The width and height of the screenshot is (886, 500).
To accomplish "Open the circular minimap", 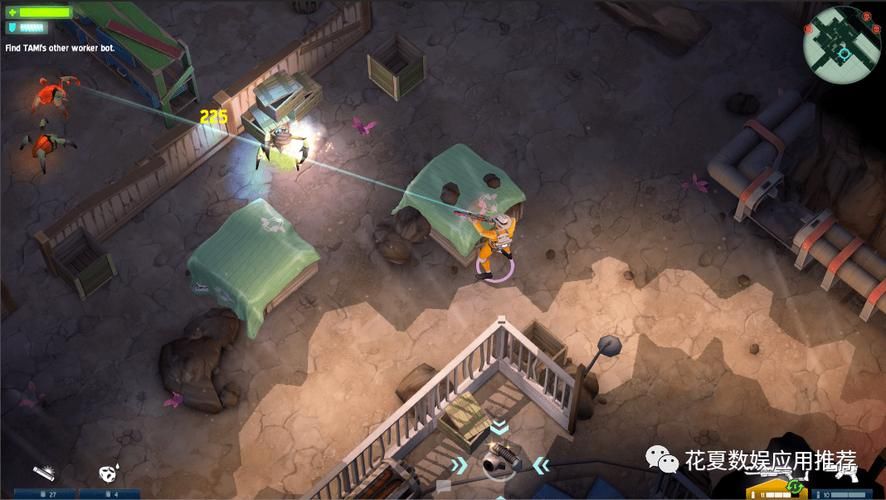I will (x=841, y=40).
